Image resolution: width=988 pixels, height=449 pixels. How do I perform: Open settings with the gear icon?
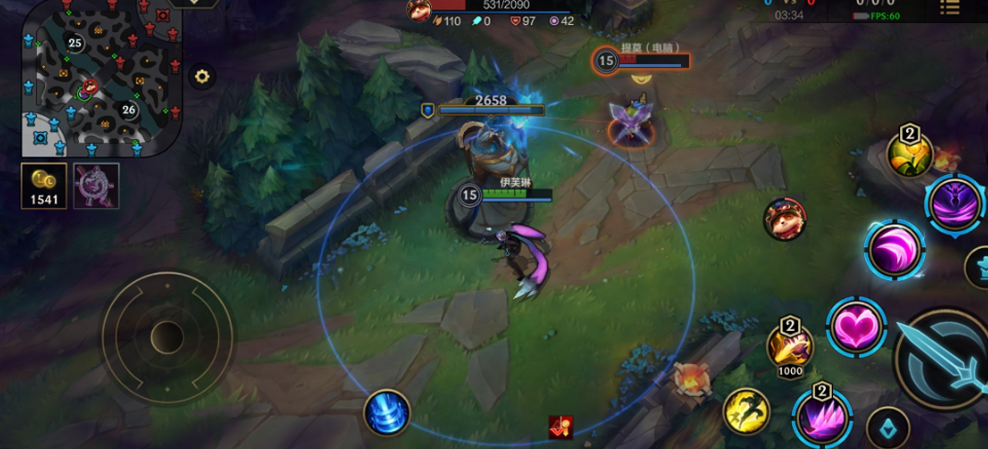click(x=203, y=76)
